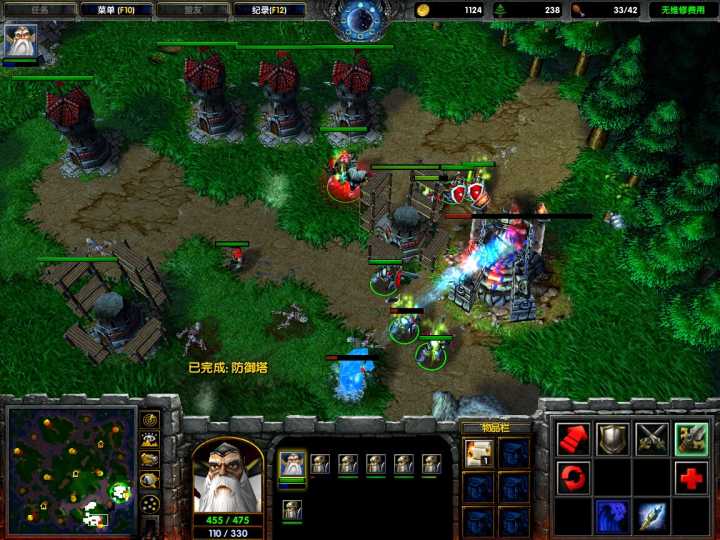Select the Archmage in the unit group panel
The image size is (720, 540).
pos(292,463)
